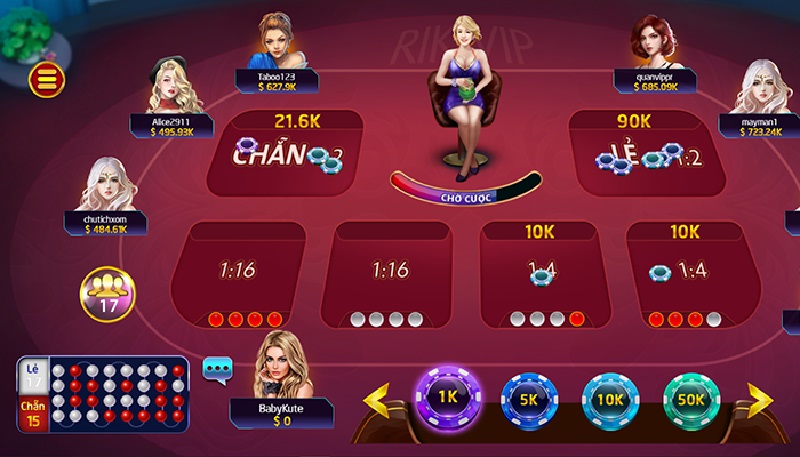Open the chat bubble icon

[217, 369]
